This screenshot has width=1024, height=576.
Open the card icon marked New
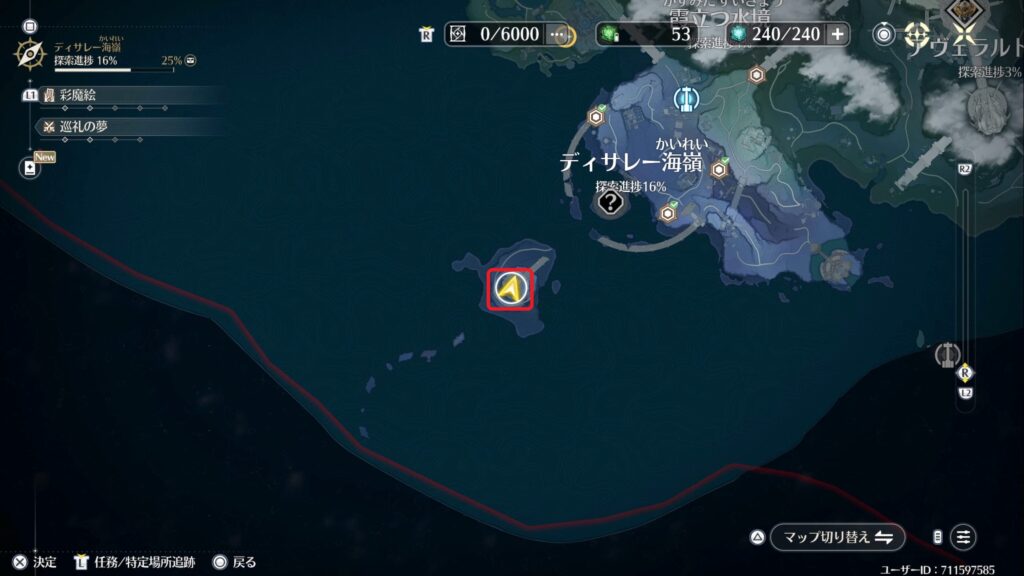[x=29, y=168]
